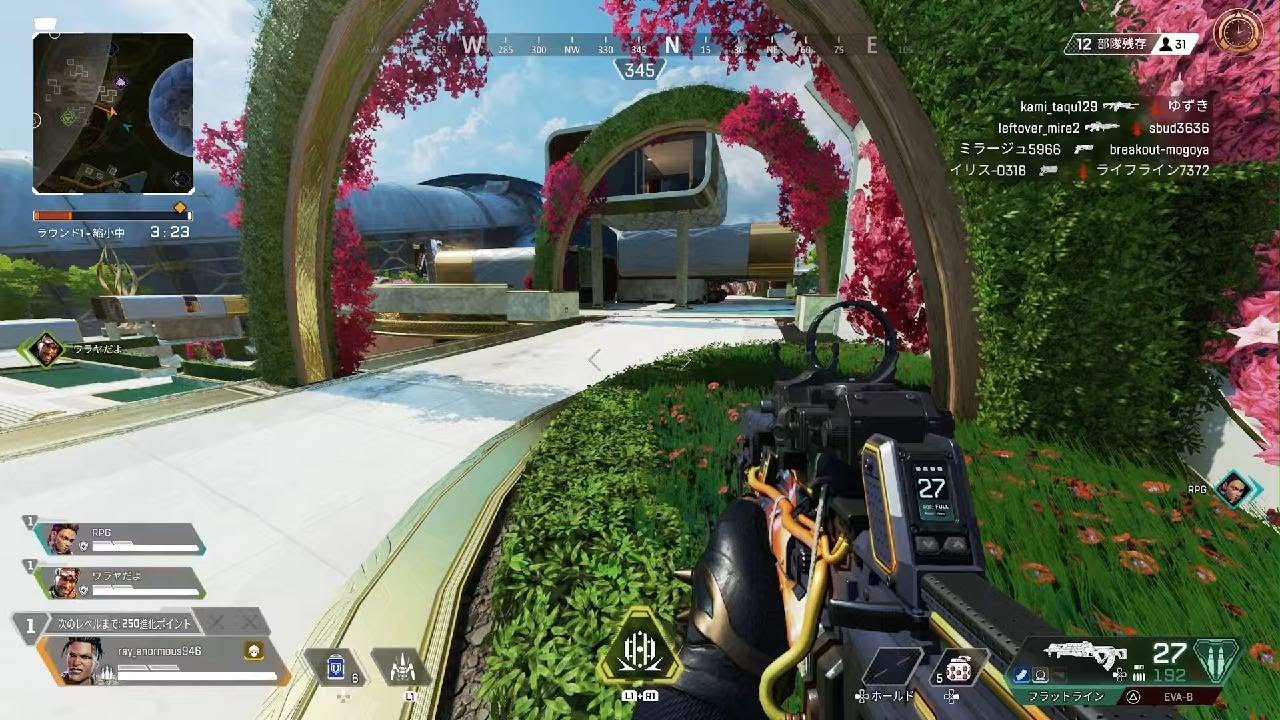Select the ordnance grenade icon bound to L1
The height and width of the screenshot is (720, 1280).
point(401,666)
